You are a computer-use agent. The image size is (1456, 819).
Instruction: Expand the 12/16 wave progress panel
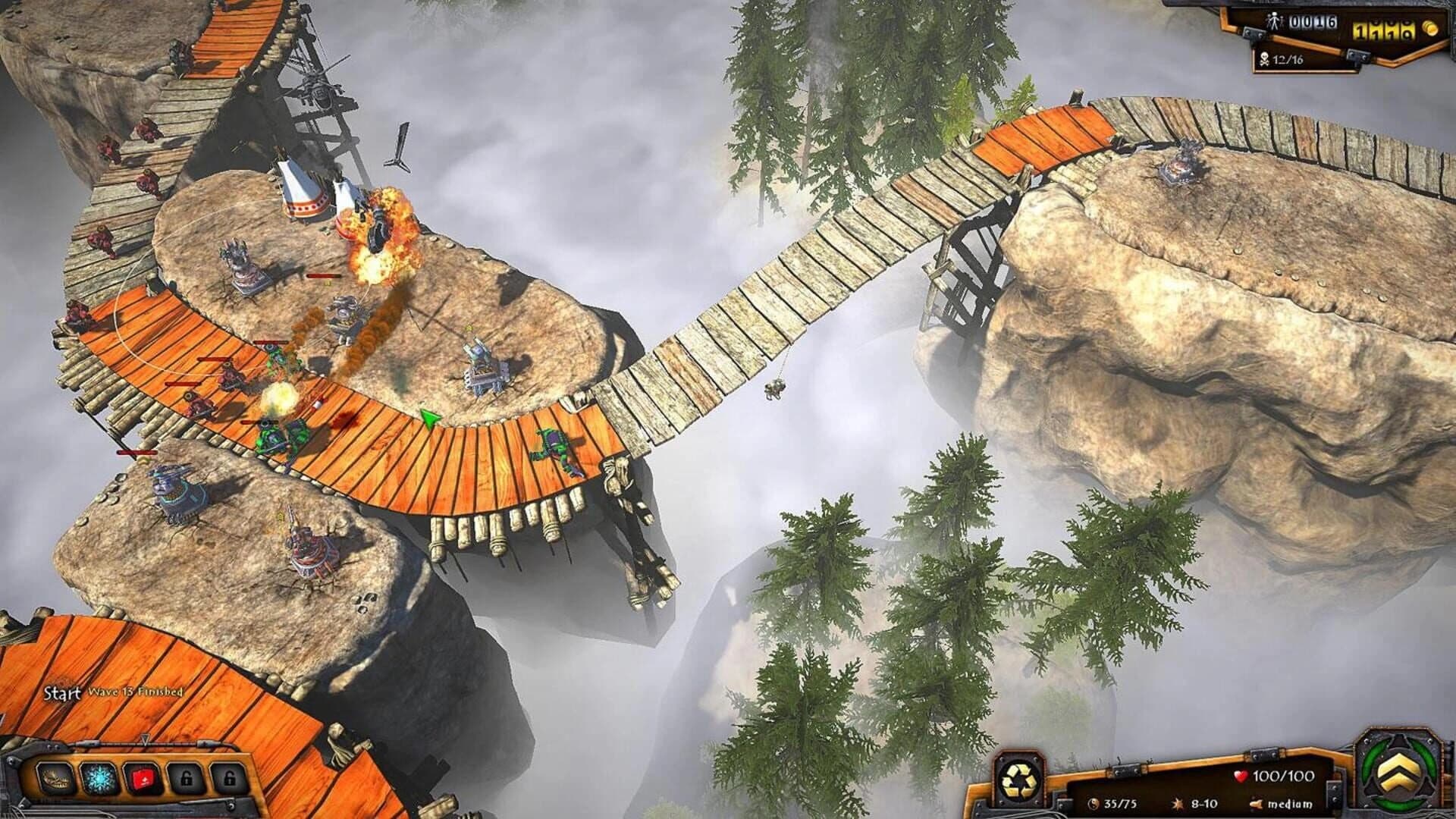click(x=1289, y=59)
